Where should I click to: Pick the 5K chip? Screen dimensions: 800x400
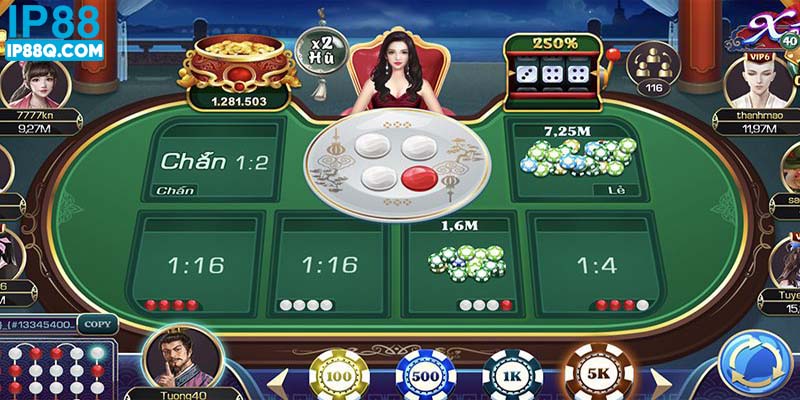(x=598, y=375)
